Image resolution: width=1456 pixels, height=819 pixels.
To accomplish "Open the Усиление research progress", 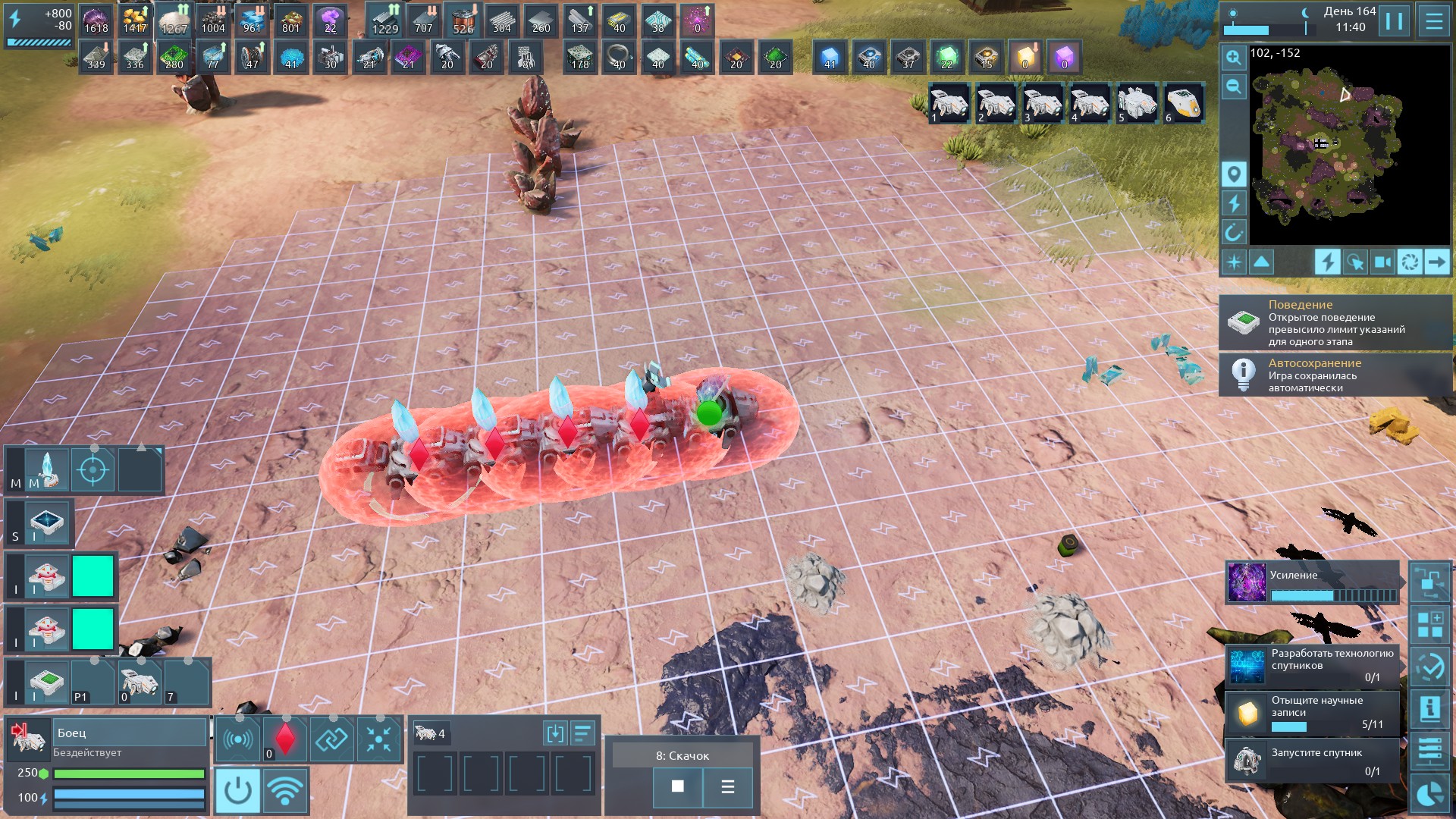I will coord(1313,583).
